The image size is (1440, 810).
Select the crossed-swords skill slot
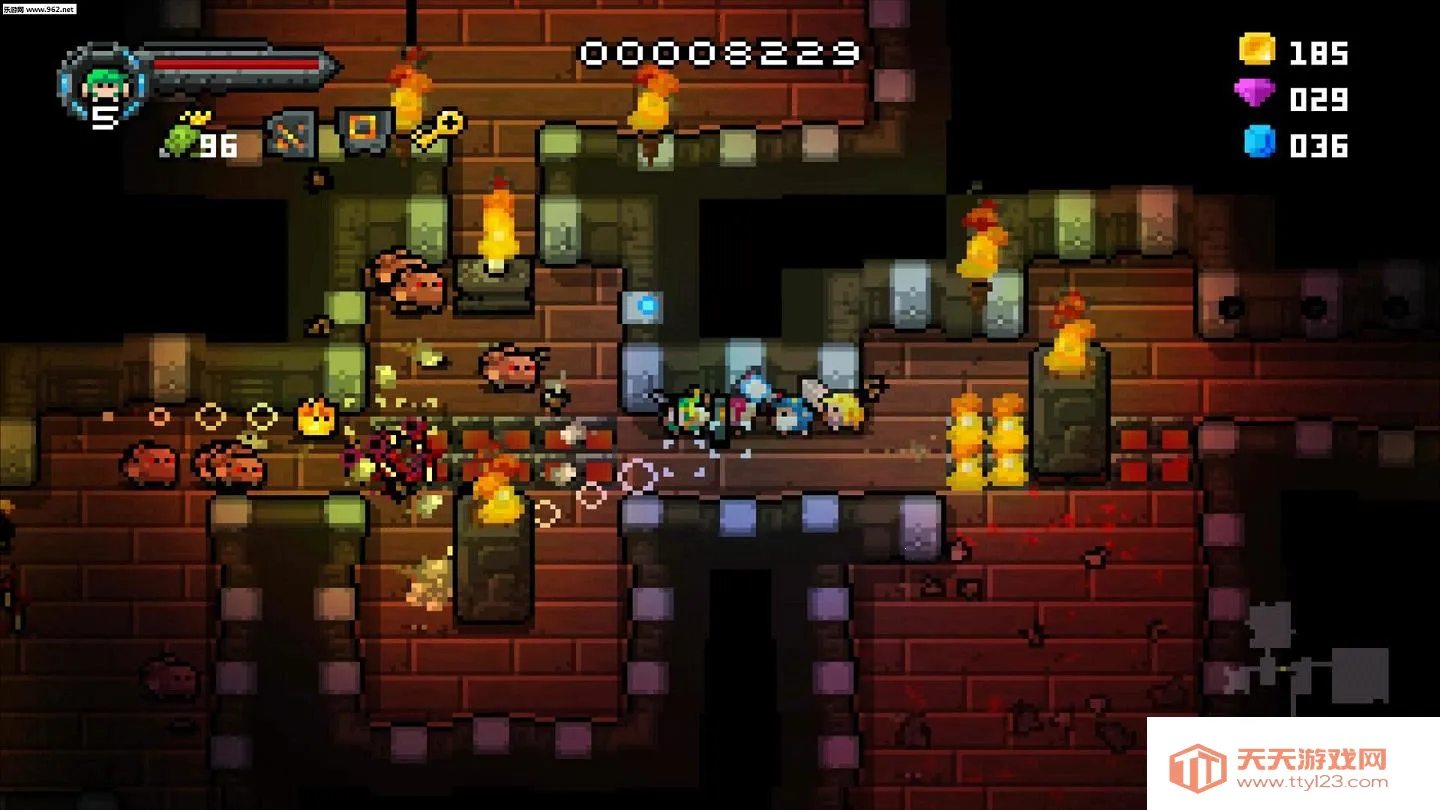[x=291, y=135]
